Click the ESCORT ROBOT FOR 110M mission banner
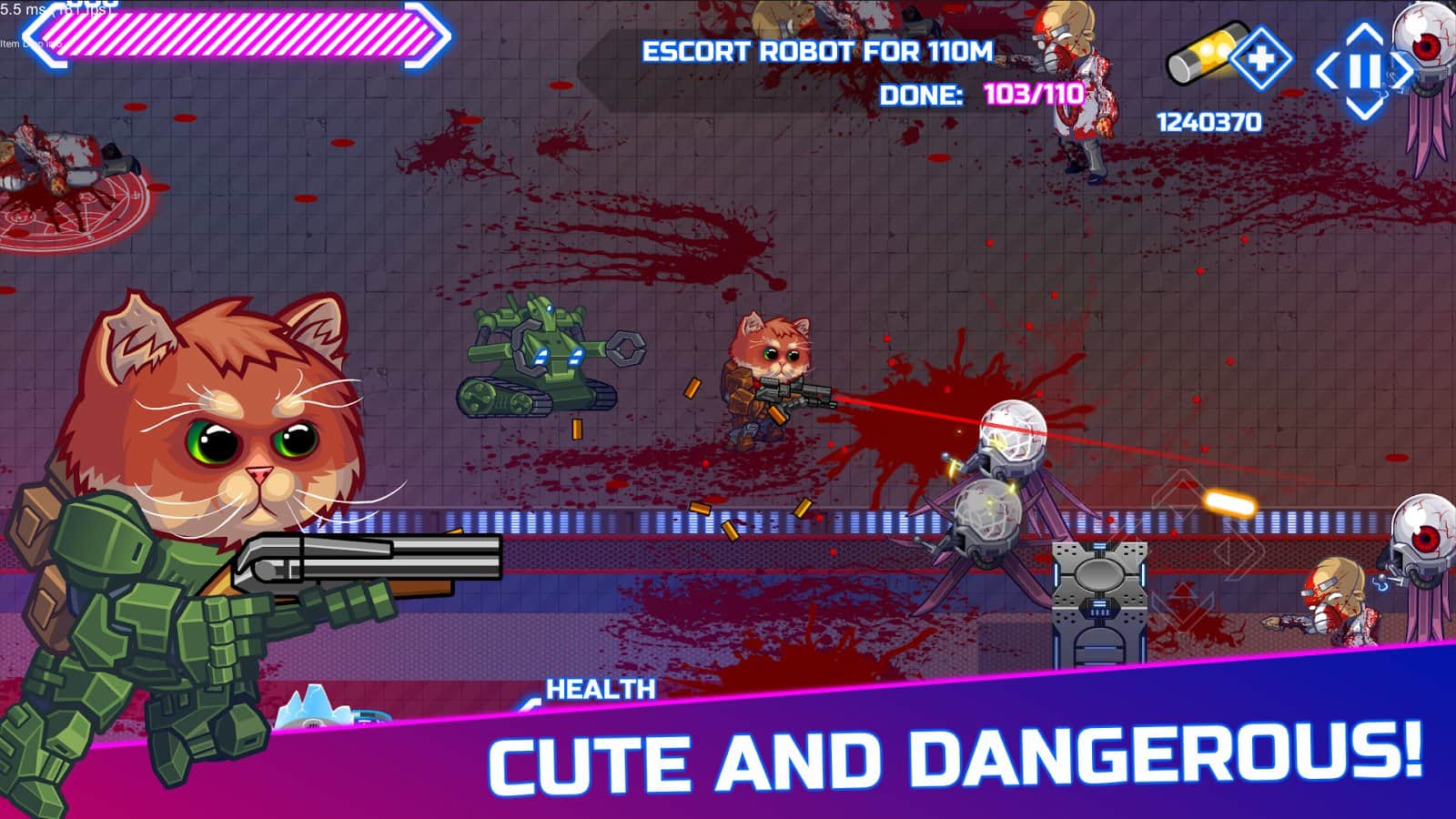The image size is (1456, 819). coord(817,53)
